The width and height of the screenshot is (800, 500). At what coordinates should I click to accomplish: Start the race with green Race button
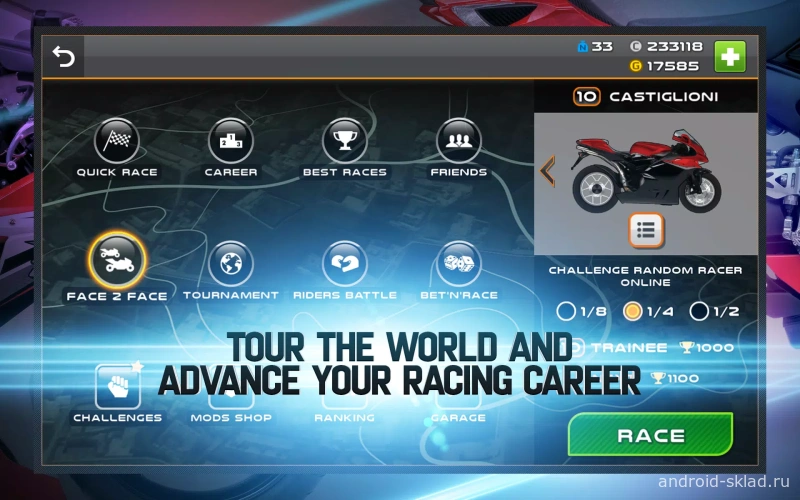click(650, 436)
